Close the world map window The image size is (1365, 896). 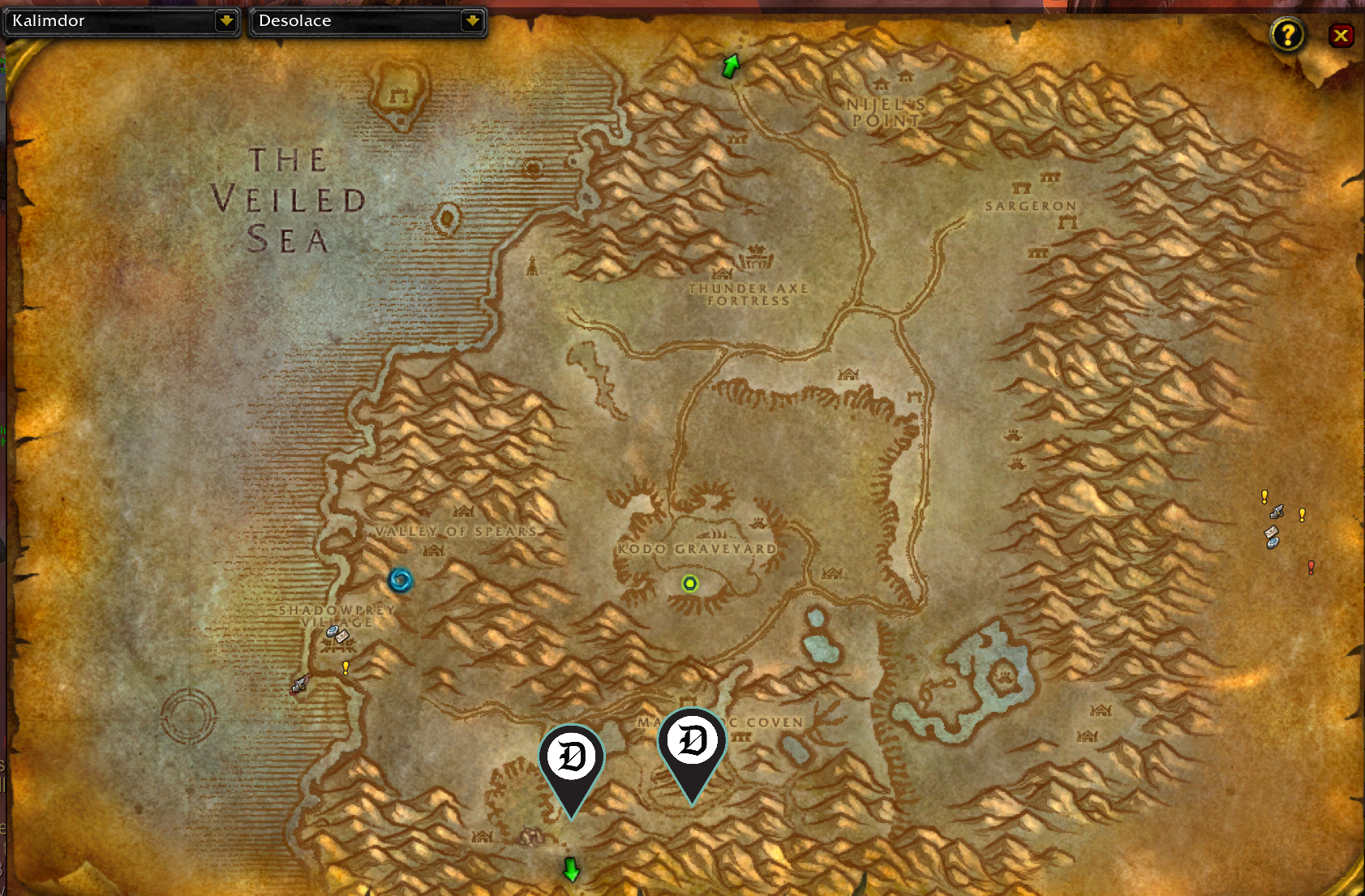[x=1341, y=35]
